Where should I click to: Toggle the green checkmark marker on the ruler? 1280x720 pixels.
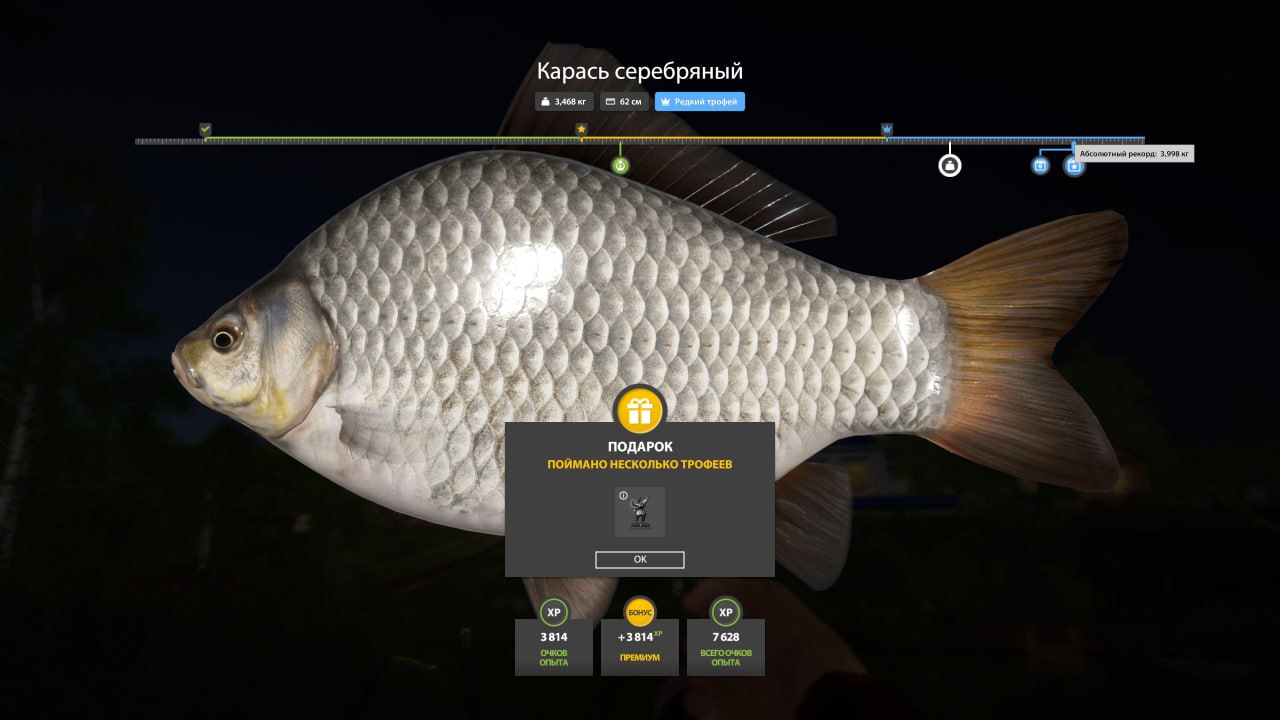pyautogui.click(x=205, y=129)
